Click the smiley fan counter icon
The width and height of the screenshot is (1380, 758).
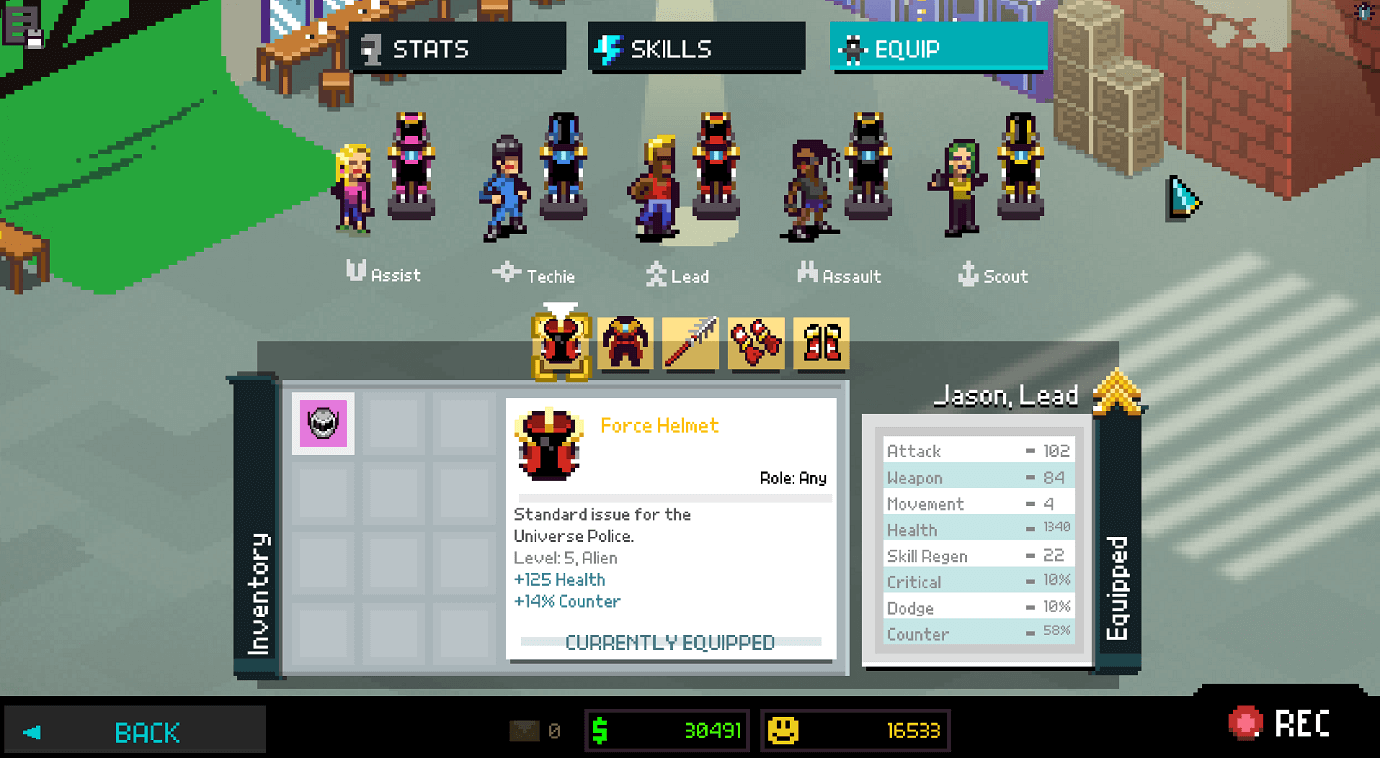coord(784,730)
